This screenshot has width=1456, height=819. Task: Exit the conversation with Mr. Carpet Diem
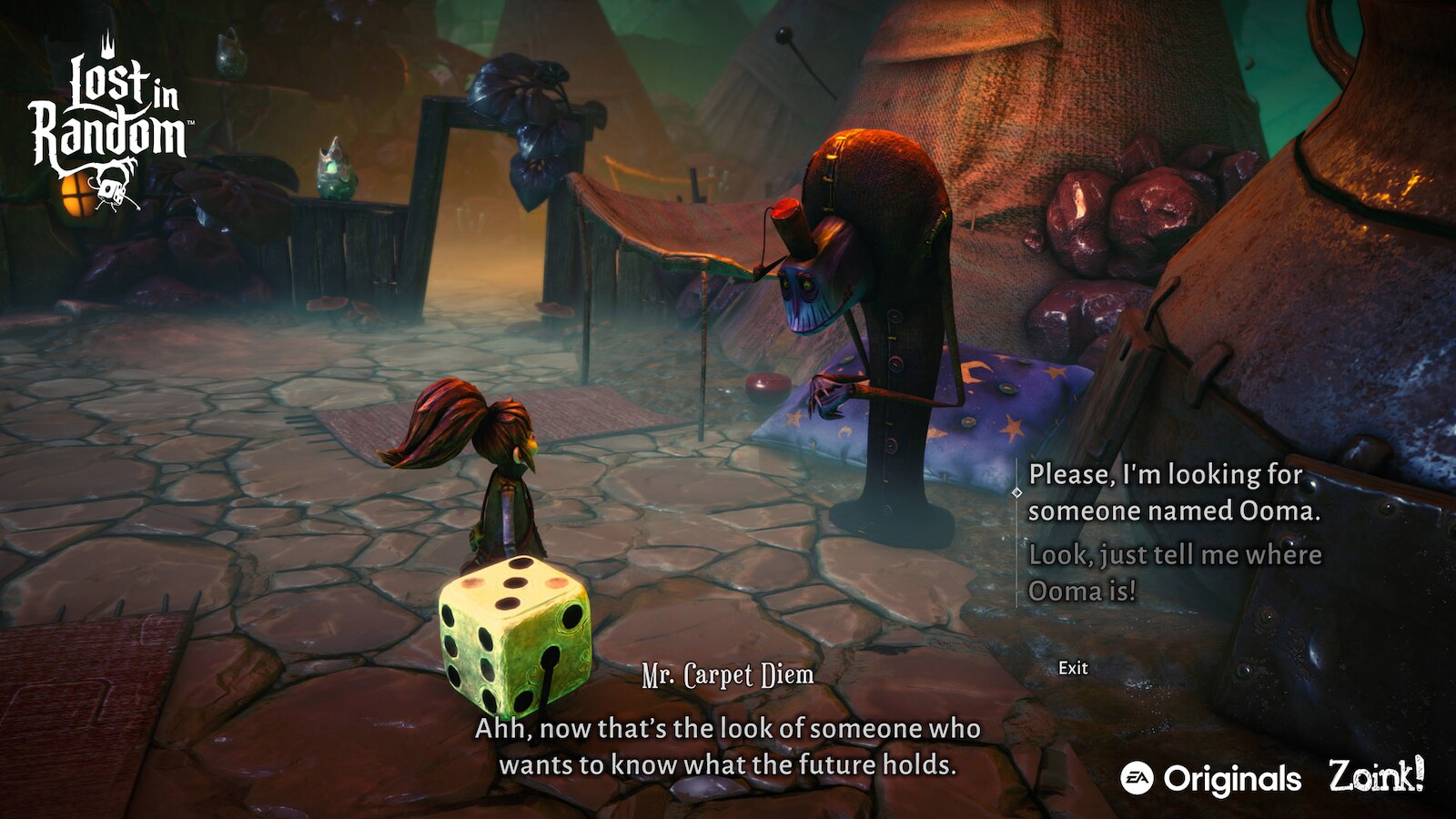pos(1073,668)
